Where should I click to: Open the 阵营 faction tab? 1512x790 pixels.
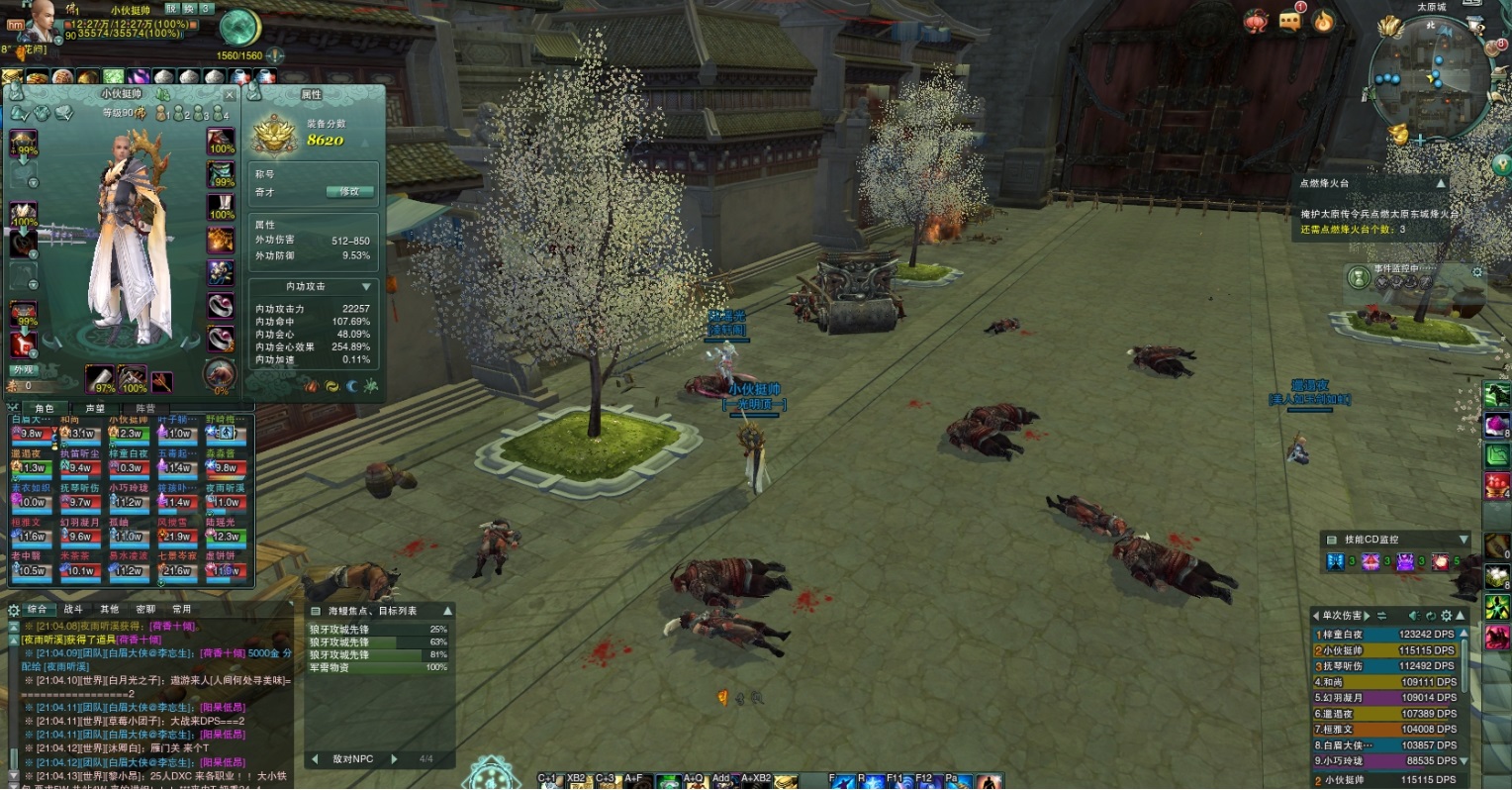(x=145, y=408)
